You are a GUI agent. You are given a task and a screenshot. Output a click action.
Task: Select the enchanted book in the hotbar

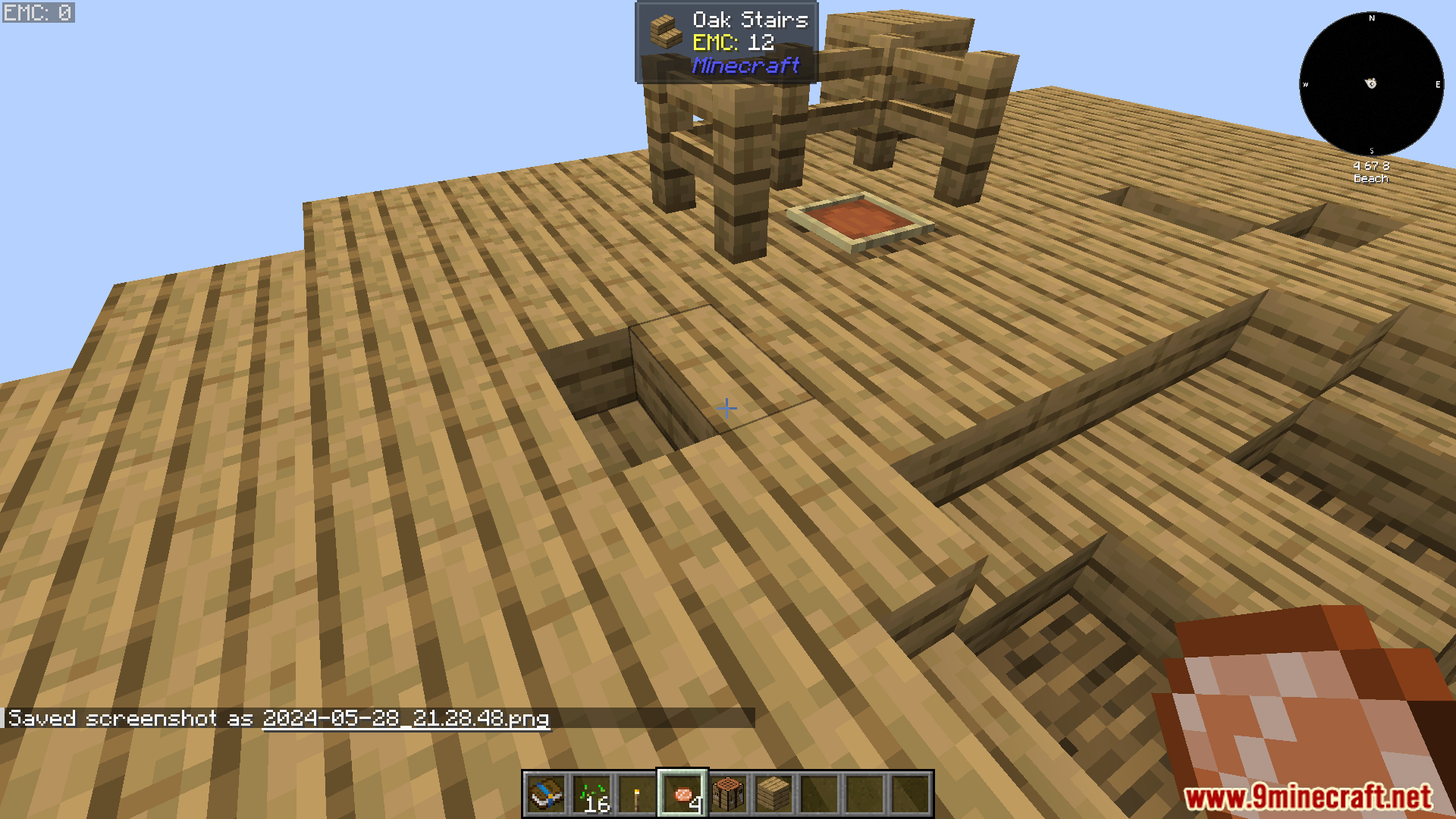(547, 797)
